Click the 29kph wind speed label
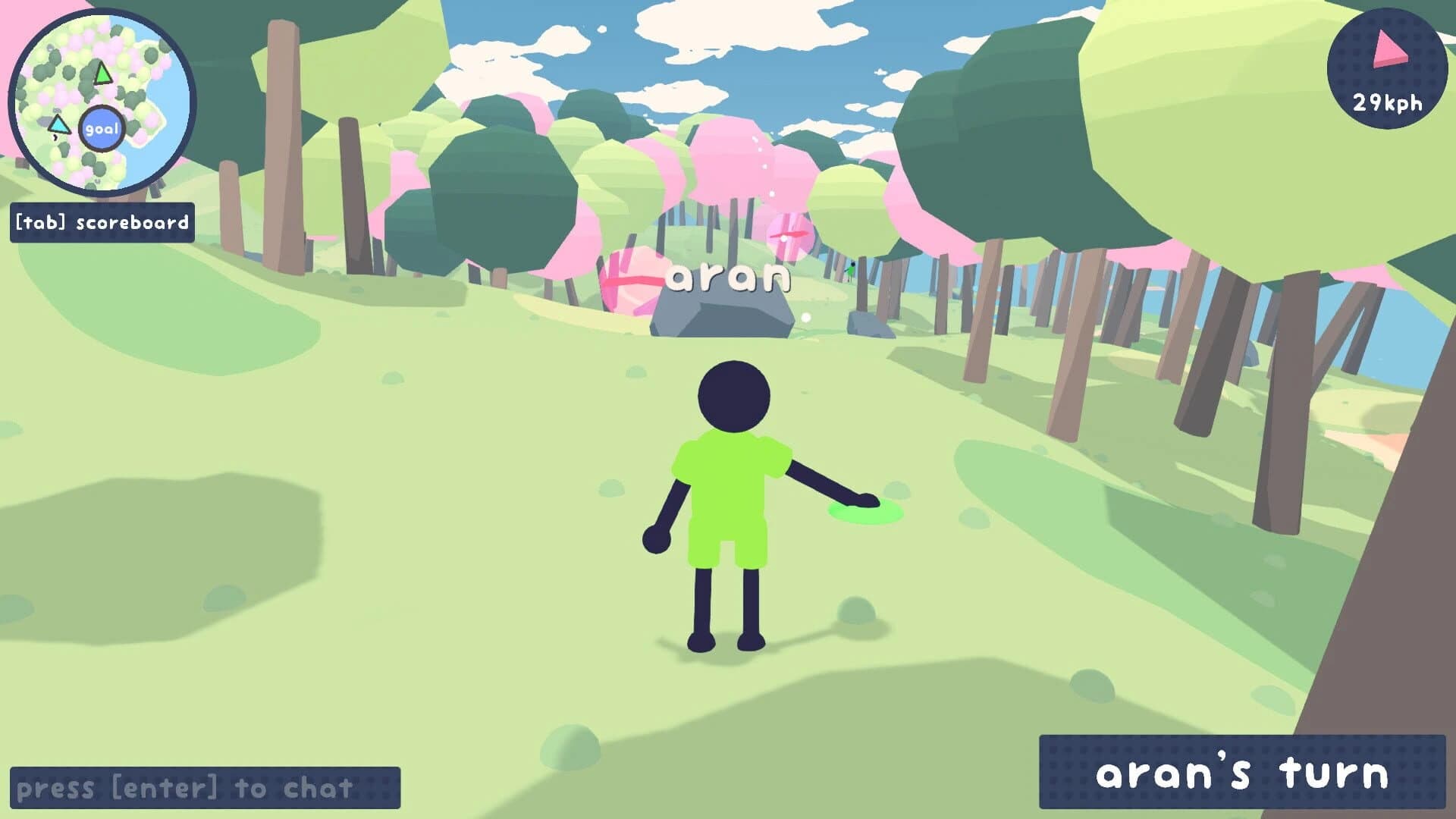This screenshot has width=1456, height=819. (1388, 103)
